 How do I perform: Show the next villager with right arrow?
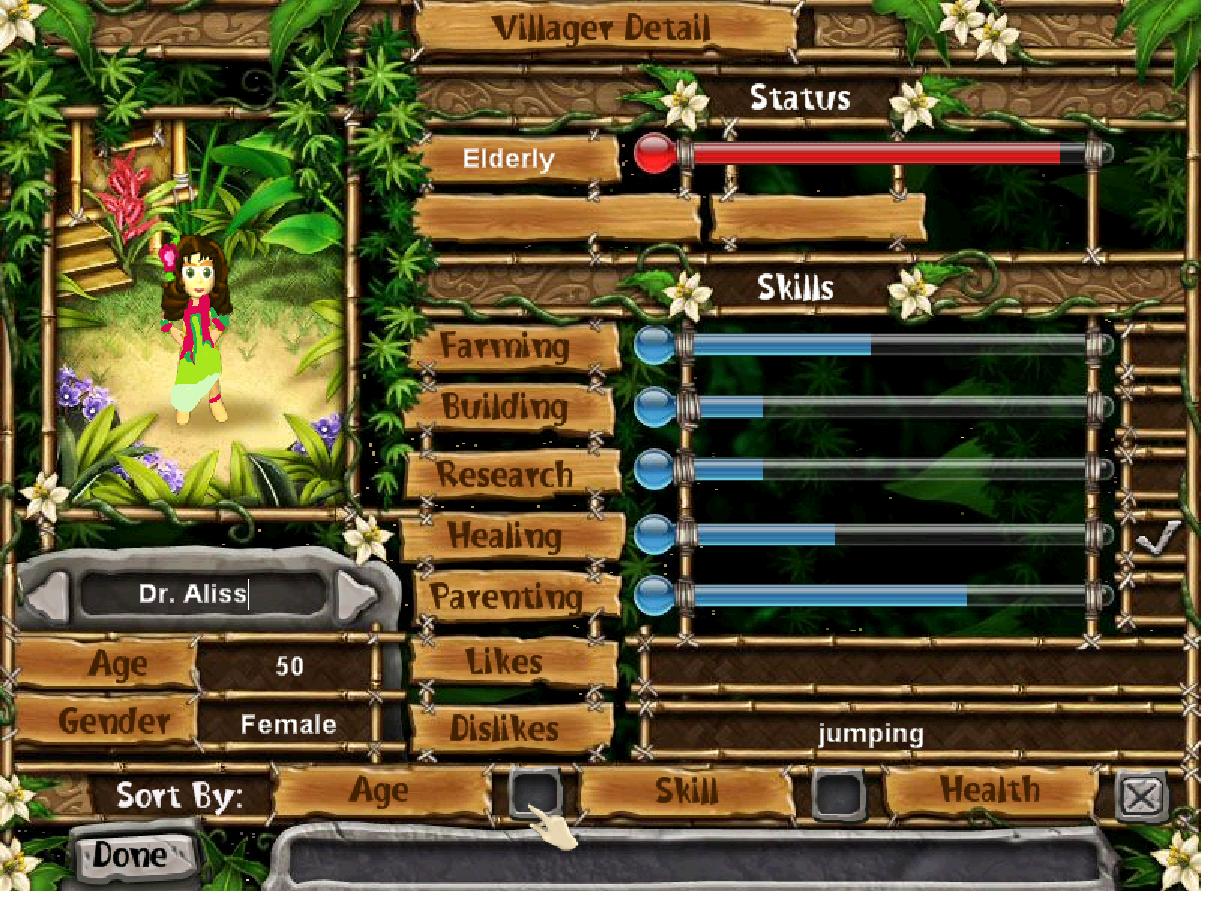pos(356,597)
